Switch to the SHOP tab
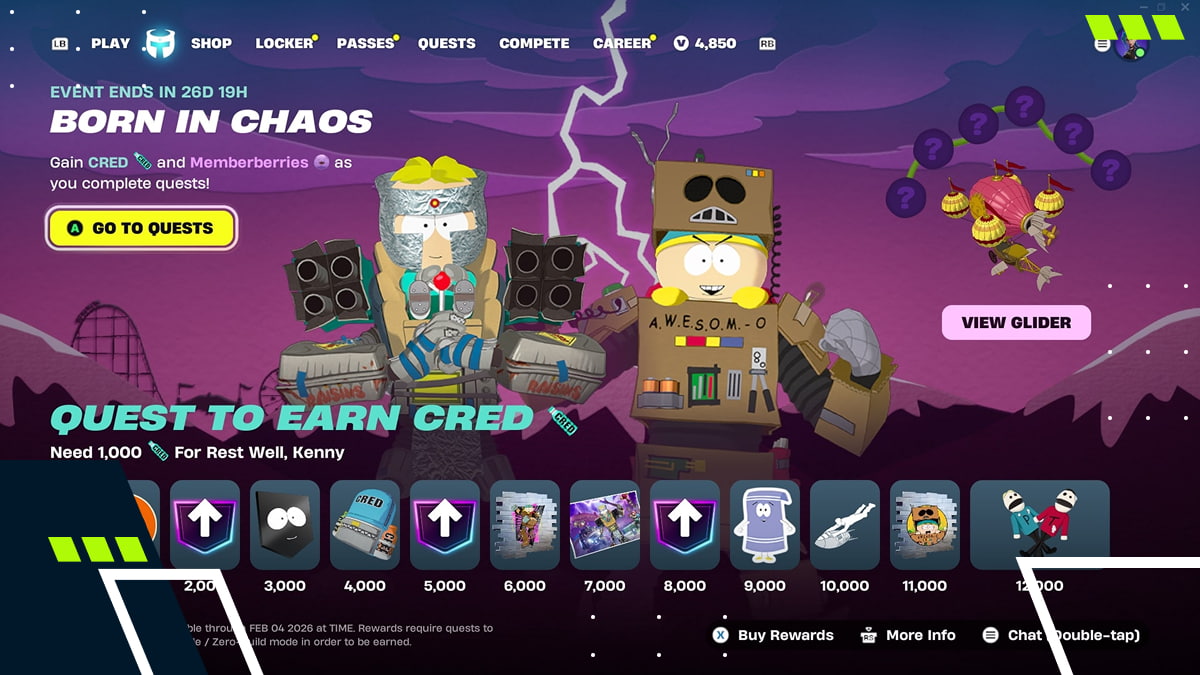The width and height of the screenshot is (1200, 675). 211,43
